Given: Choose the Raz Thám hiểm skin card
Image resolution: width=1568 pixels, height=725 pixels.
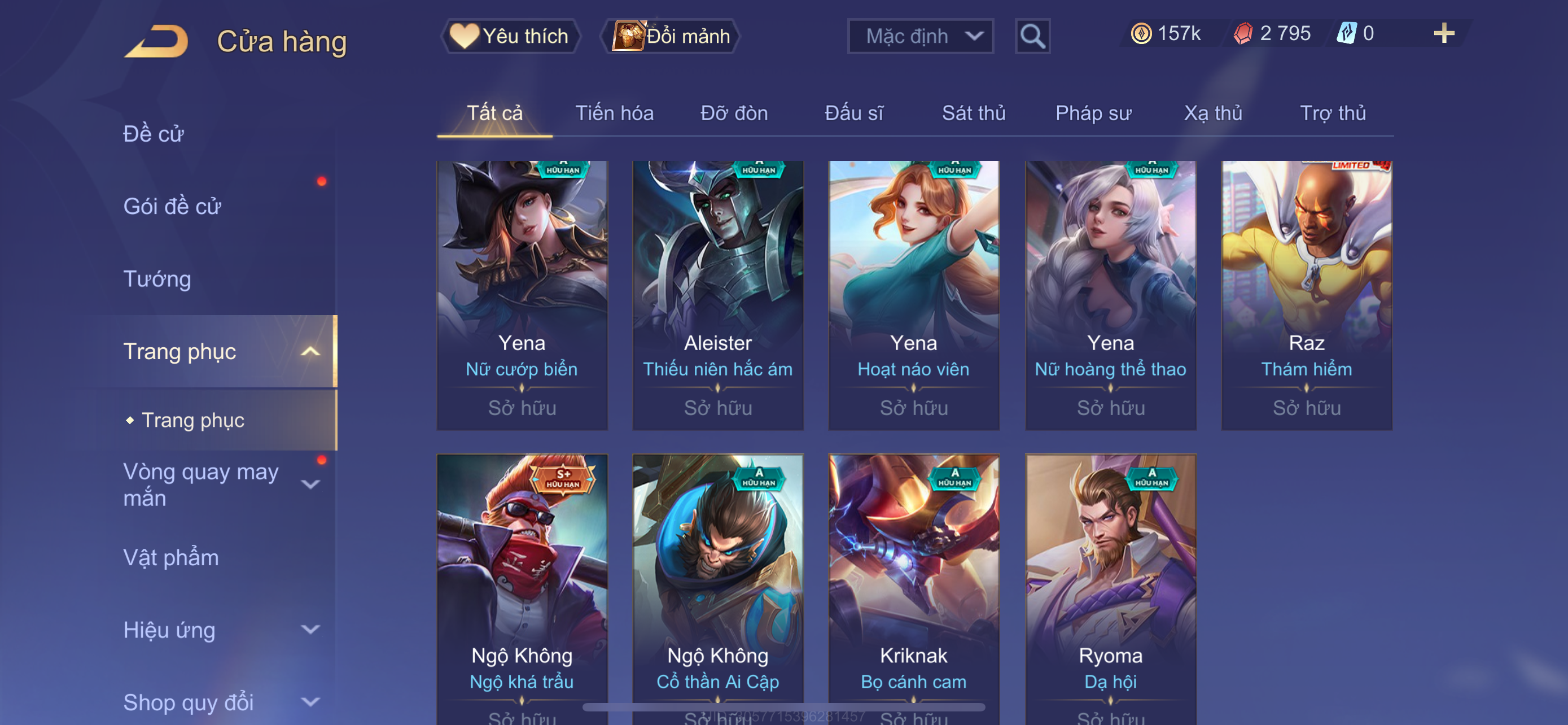Looking at the screenshot, I should [1306, 295].
